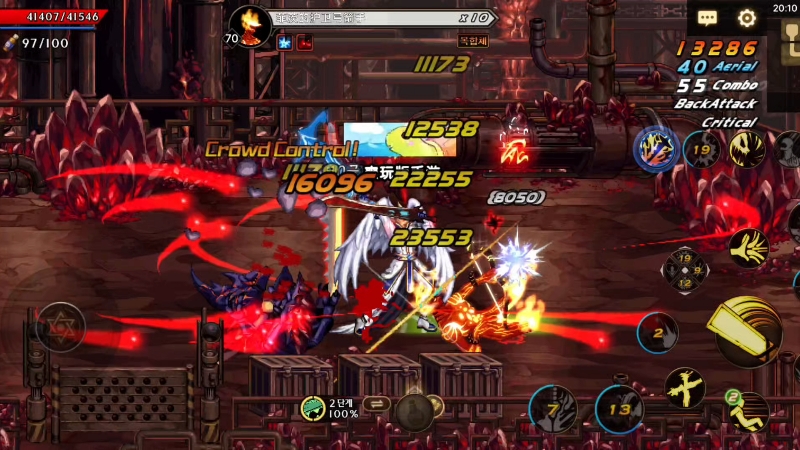Activate the skill showing cooldown 2
800x450 pixels.
(657, 331)
